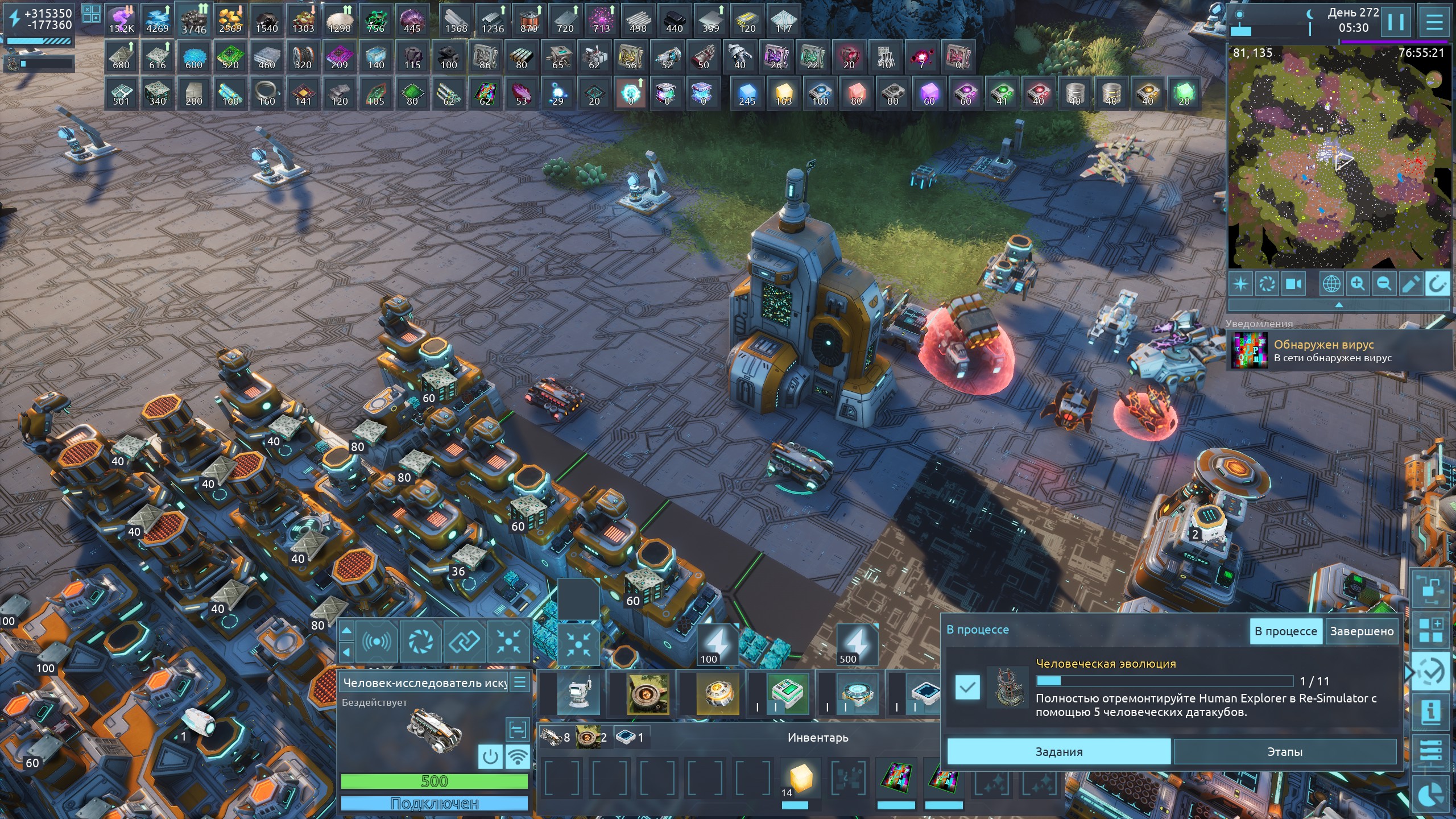
Task: Activate the chain-link command button
Action: (x=465, y=642)
